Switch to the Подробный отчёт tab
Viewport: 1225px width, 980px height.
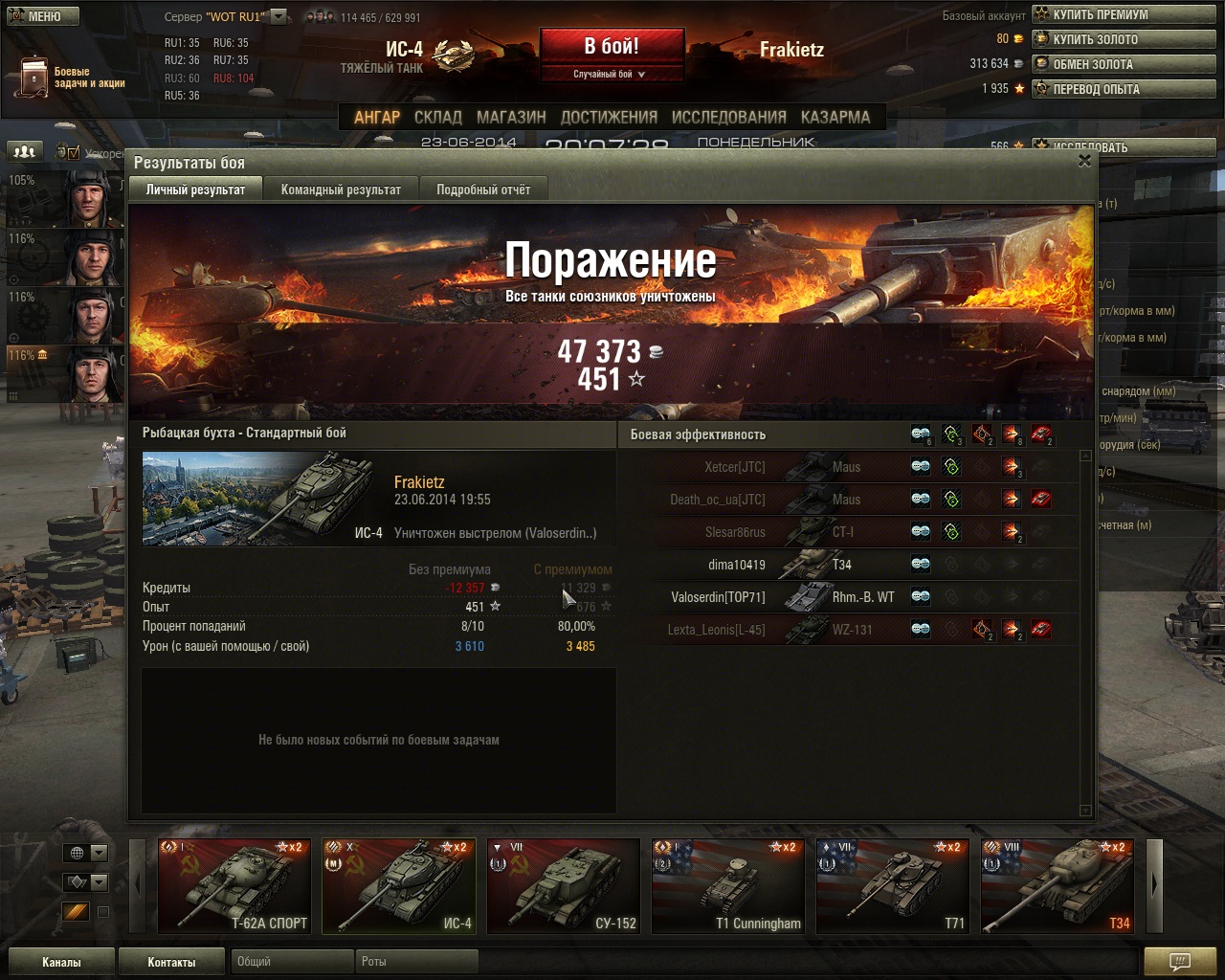[483, 189]
